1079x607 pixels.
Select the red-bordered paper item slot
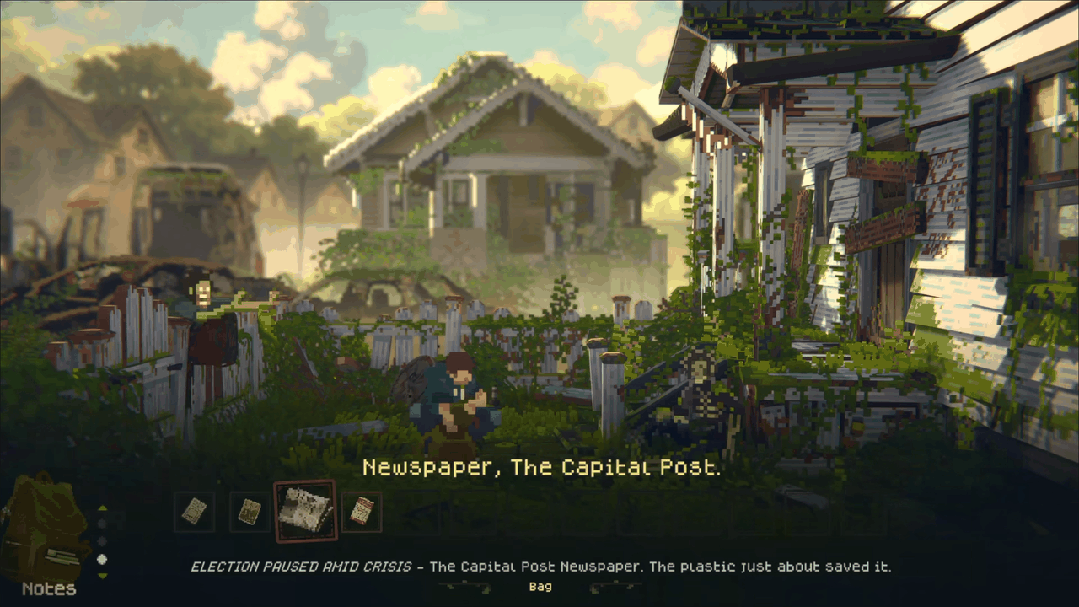coord(362,512)
